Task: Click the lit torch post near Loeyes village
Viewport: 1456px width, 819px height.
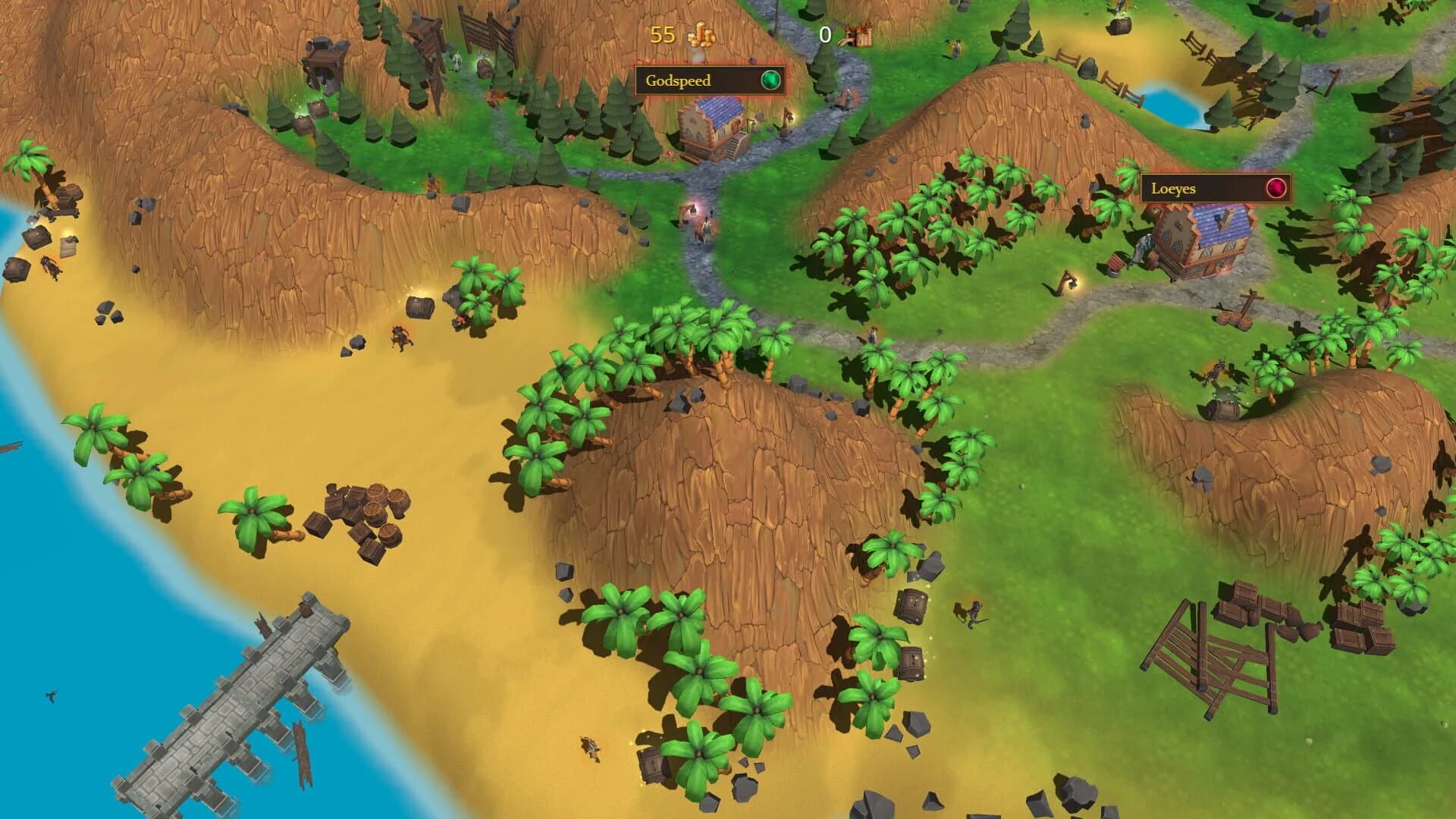Action: (1069, 283)
